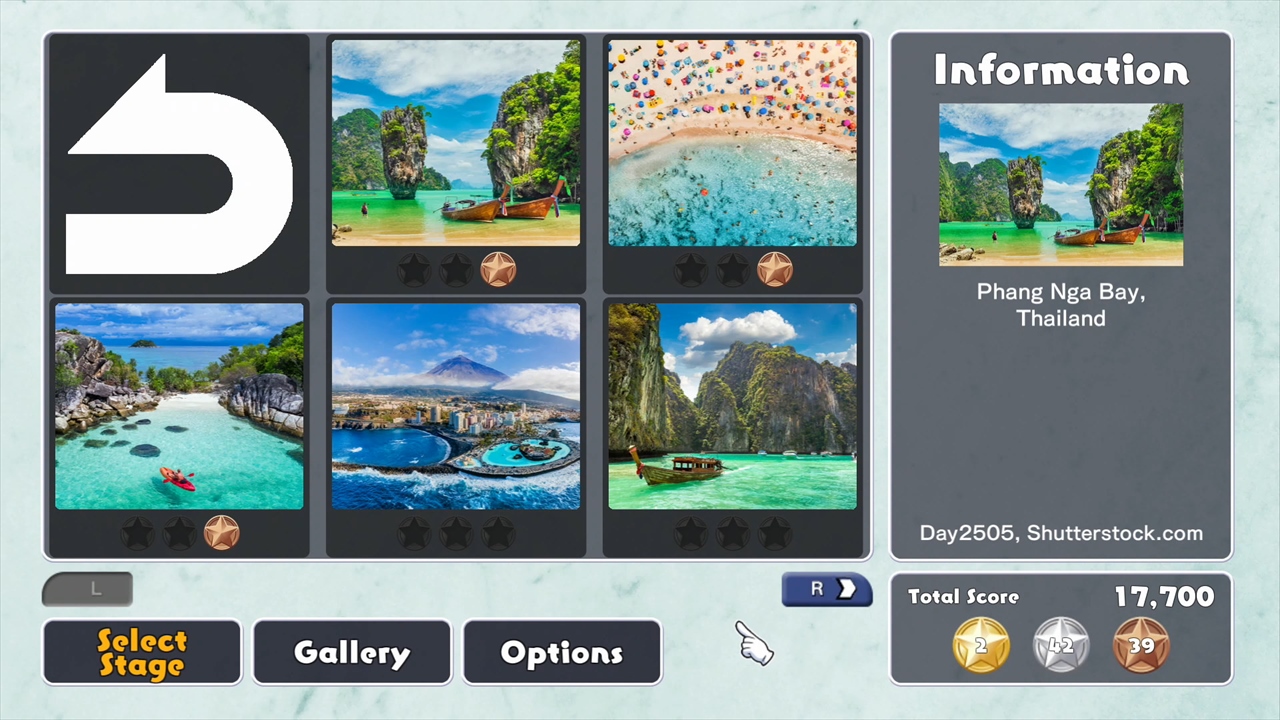This screenshot has width=1280, height=720.
Task: Click the middle empty star under the umbrella beach
Action: click(734, 268)
